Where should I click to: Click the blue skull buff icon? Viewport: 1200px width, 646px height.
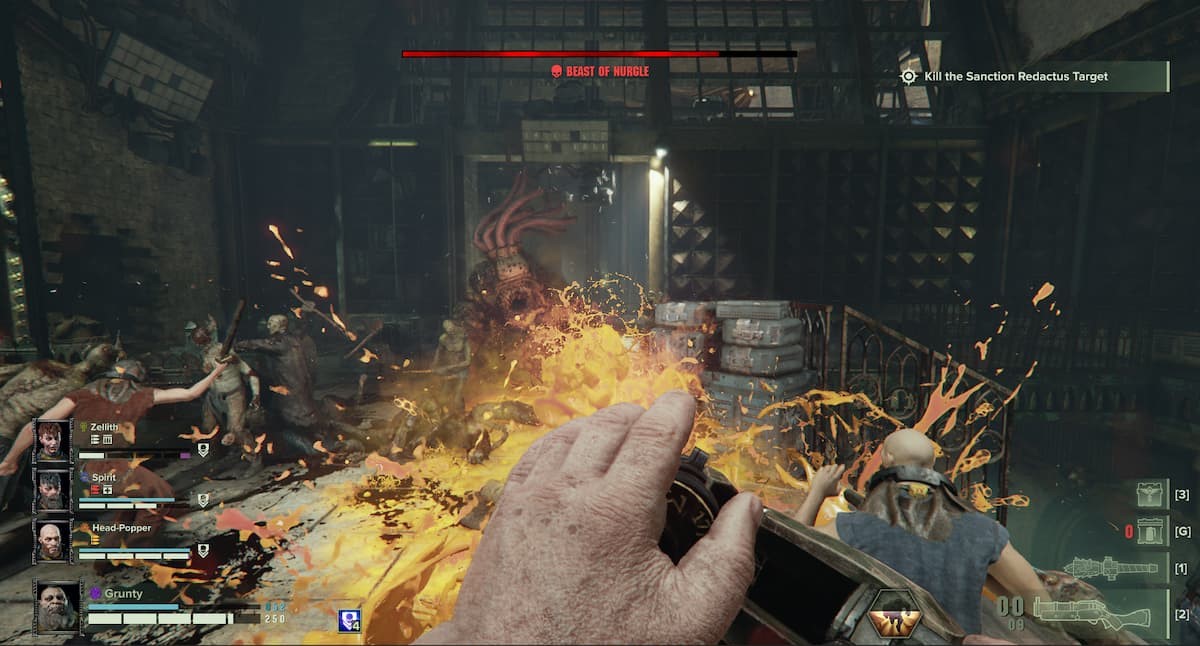[349, 620]
